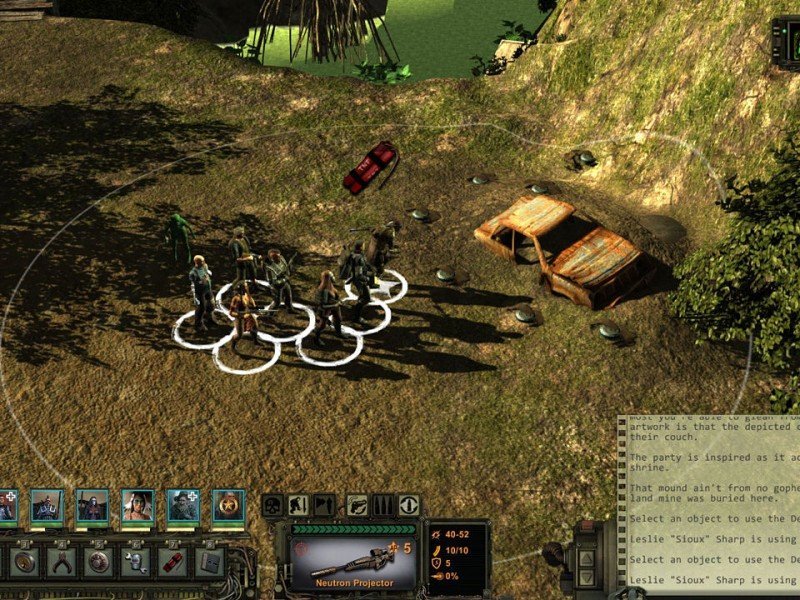
Task: Select the face-painted character portrait
Action: coord(138,506)
